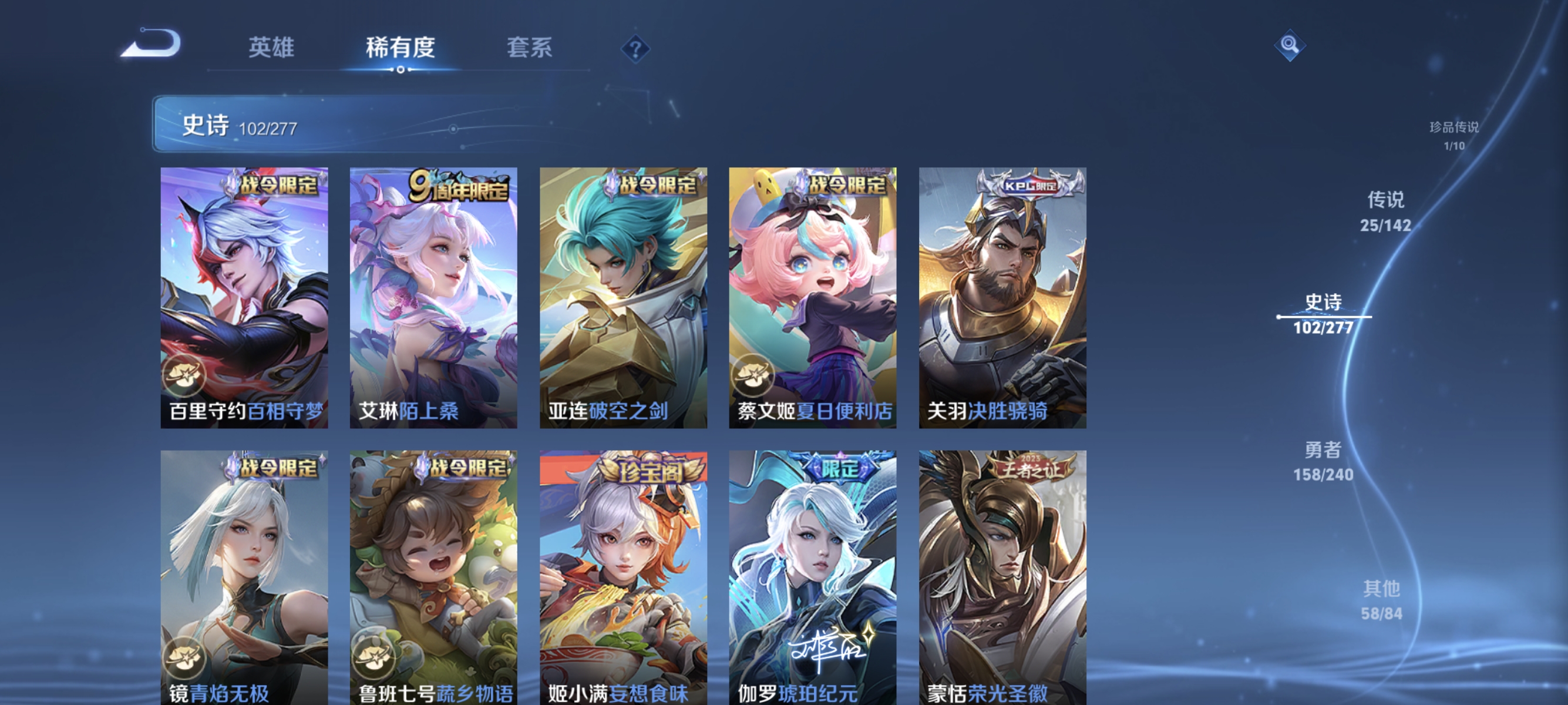This screenshot has width=1568, height=705.
Task: Open the 蒙恬荣光圣徽 skin thumbnail
Action: click(x=1003, y=578)
